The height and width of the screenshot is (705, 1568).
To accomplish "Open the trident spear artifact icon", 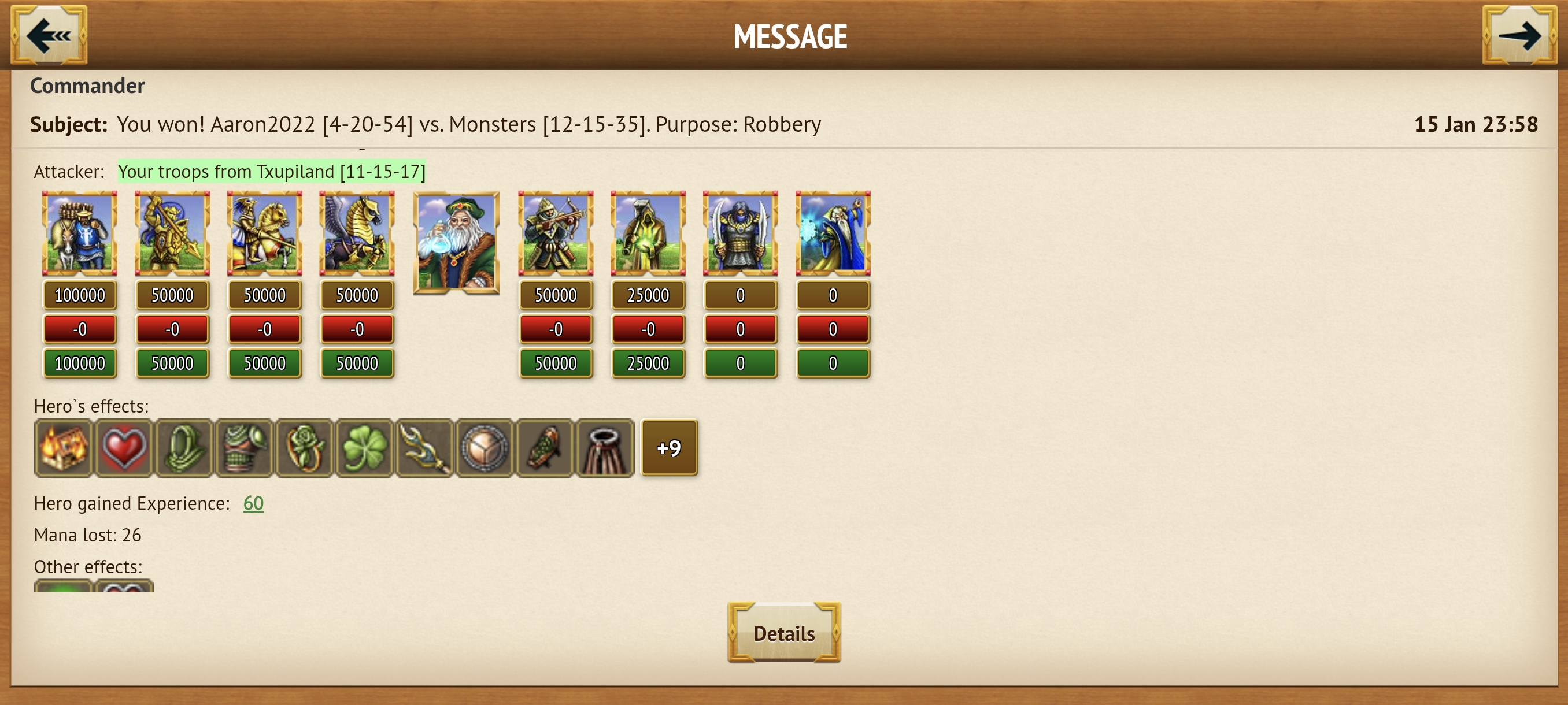I will point(424,448).
